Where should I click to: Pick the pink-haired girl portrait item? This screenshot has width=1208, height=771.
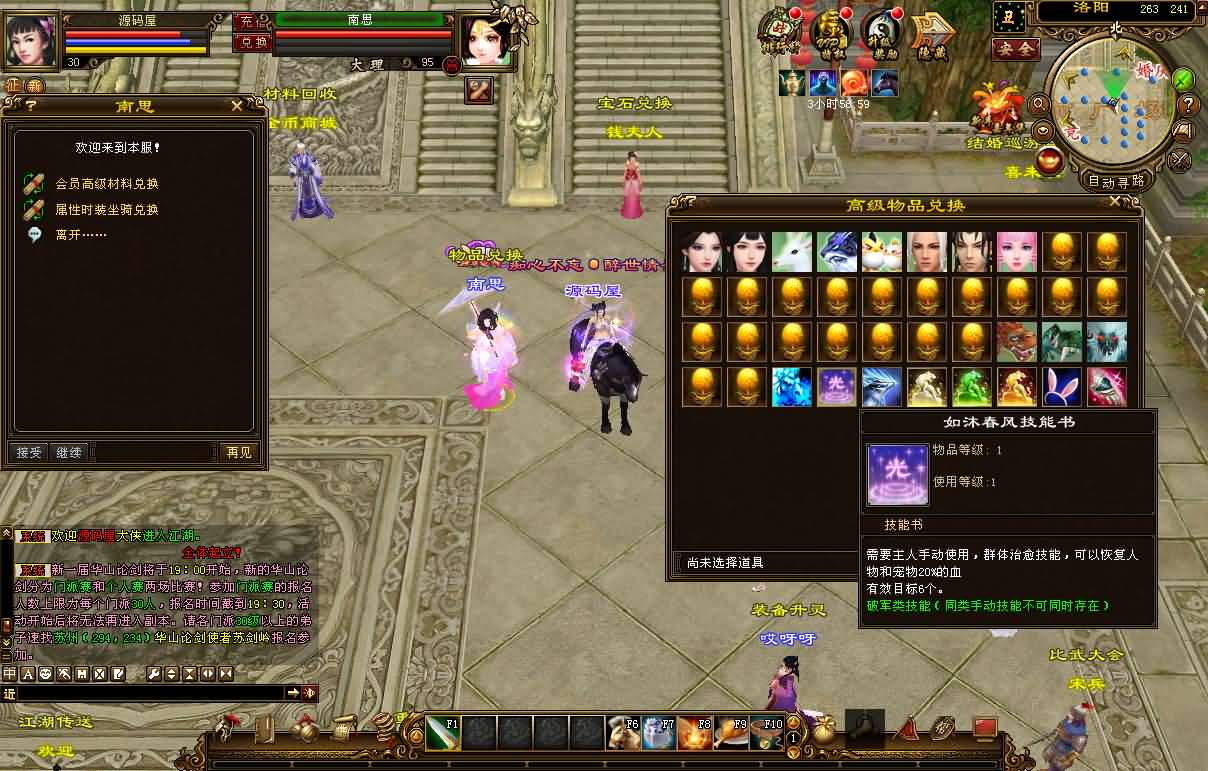tap(1016, 252)
